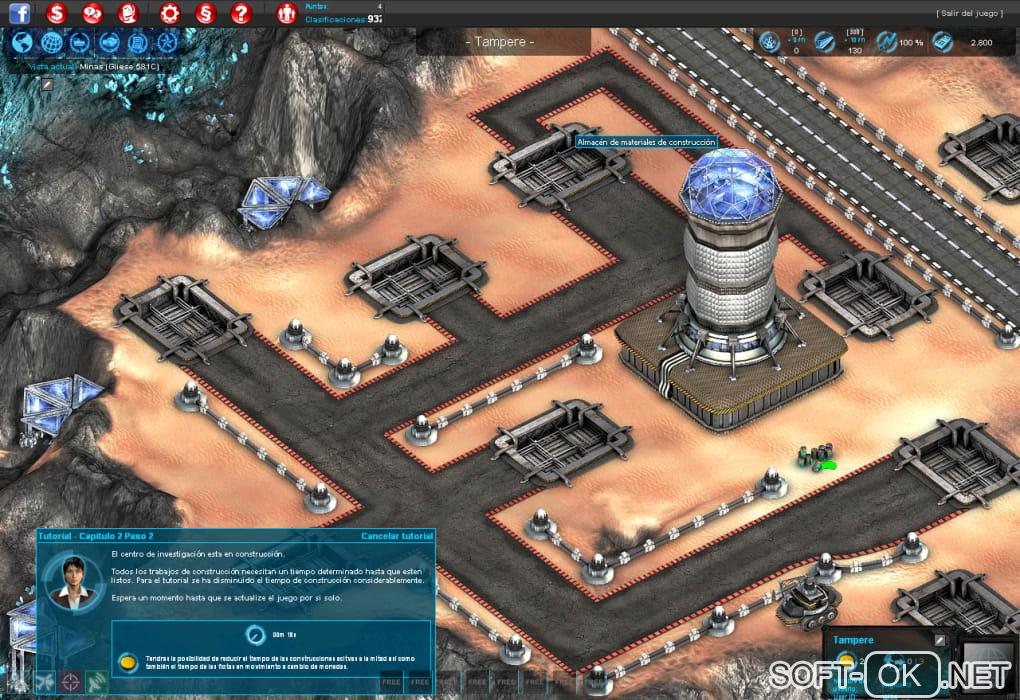
Task: Open the Facebook page icon
Action: pyautogui.click(x=19, y=14)
